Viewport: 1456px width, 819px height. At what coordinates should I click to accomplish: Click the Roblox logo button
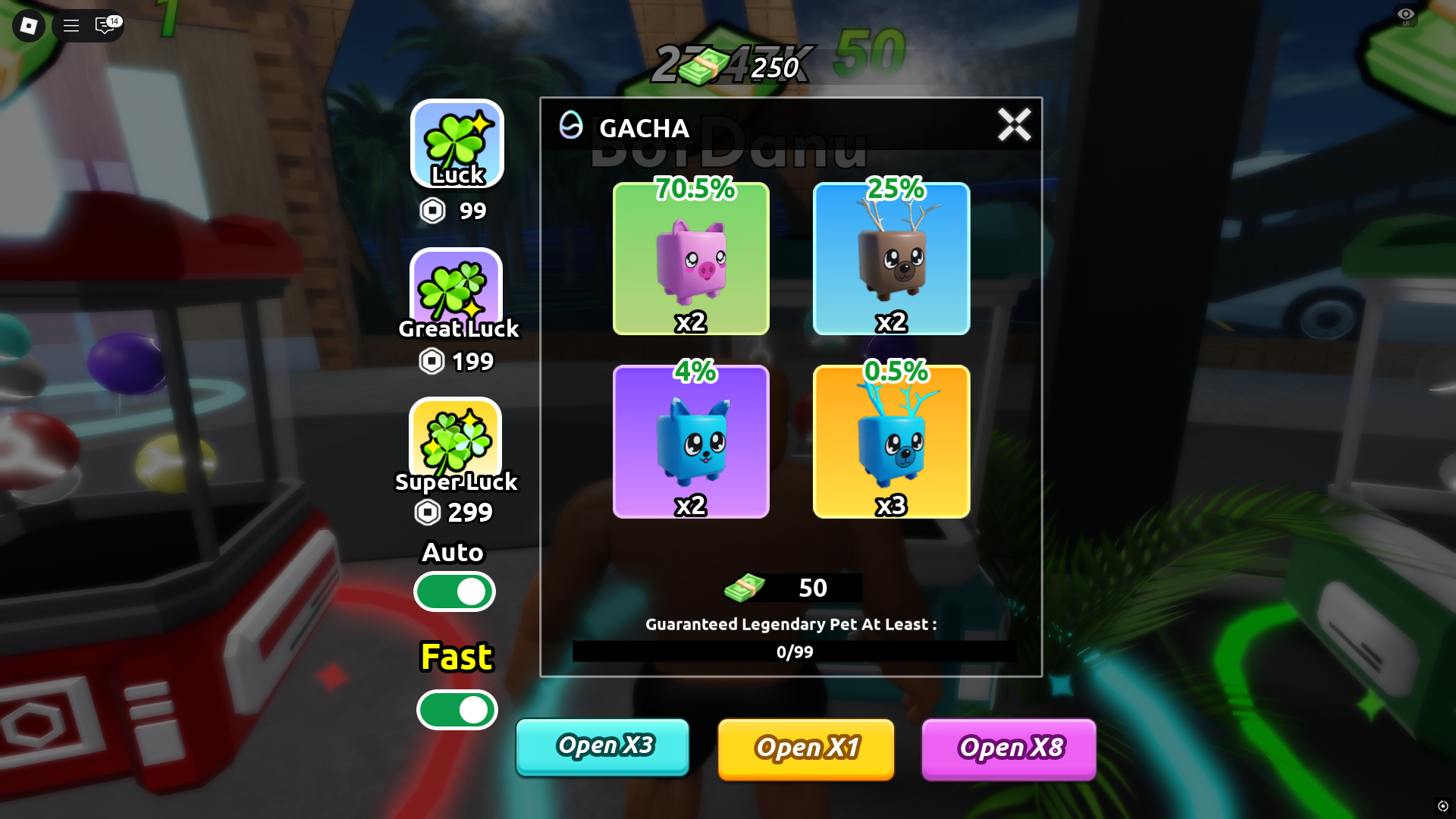click(27, 26)
